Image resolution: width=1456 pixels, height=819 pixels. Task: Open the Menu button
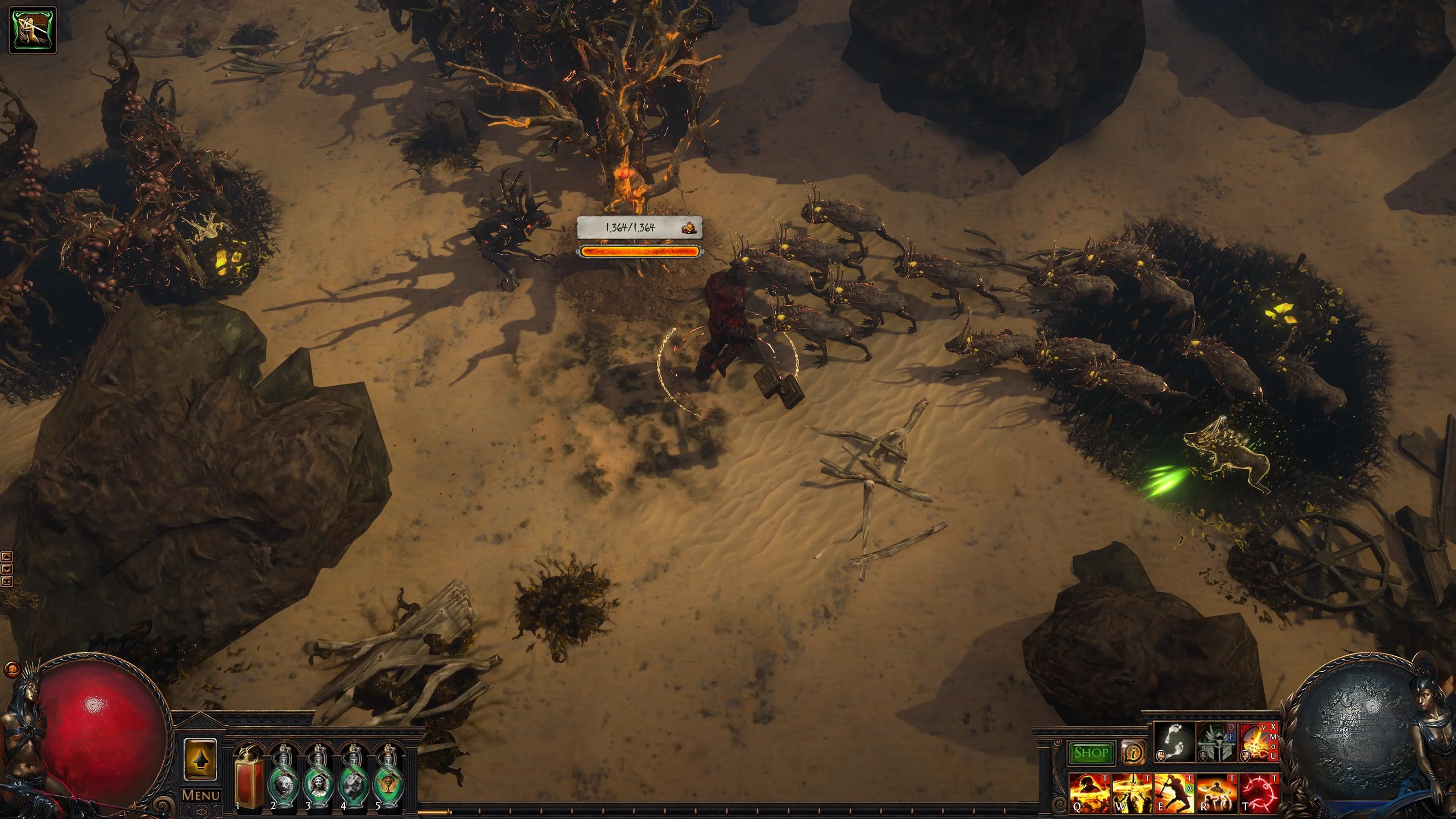click(200, 795)
